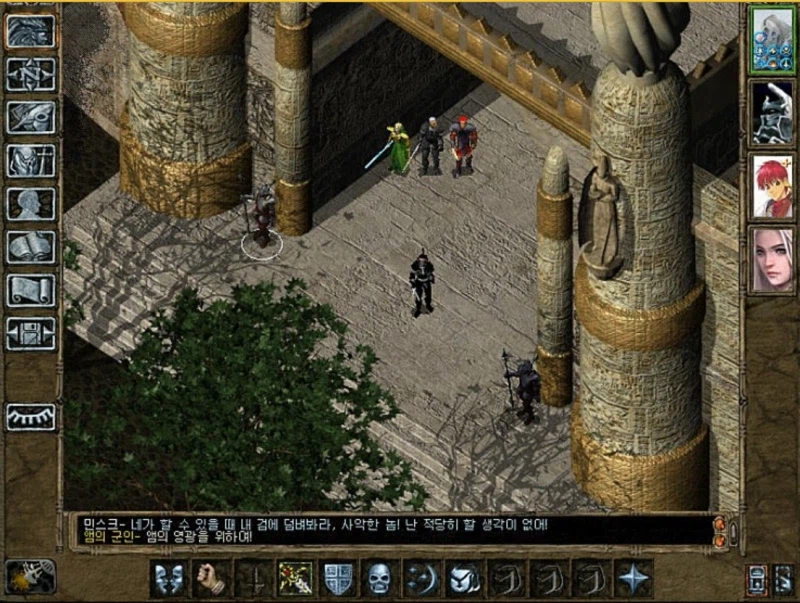Open special abilities with the star icon
The width and height of the screenshot is (800, 603).
coord(634,578)
